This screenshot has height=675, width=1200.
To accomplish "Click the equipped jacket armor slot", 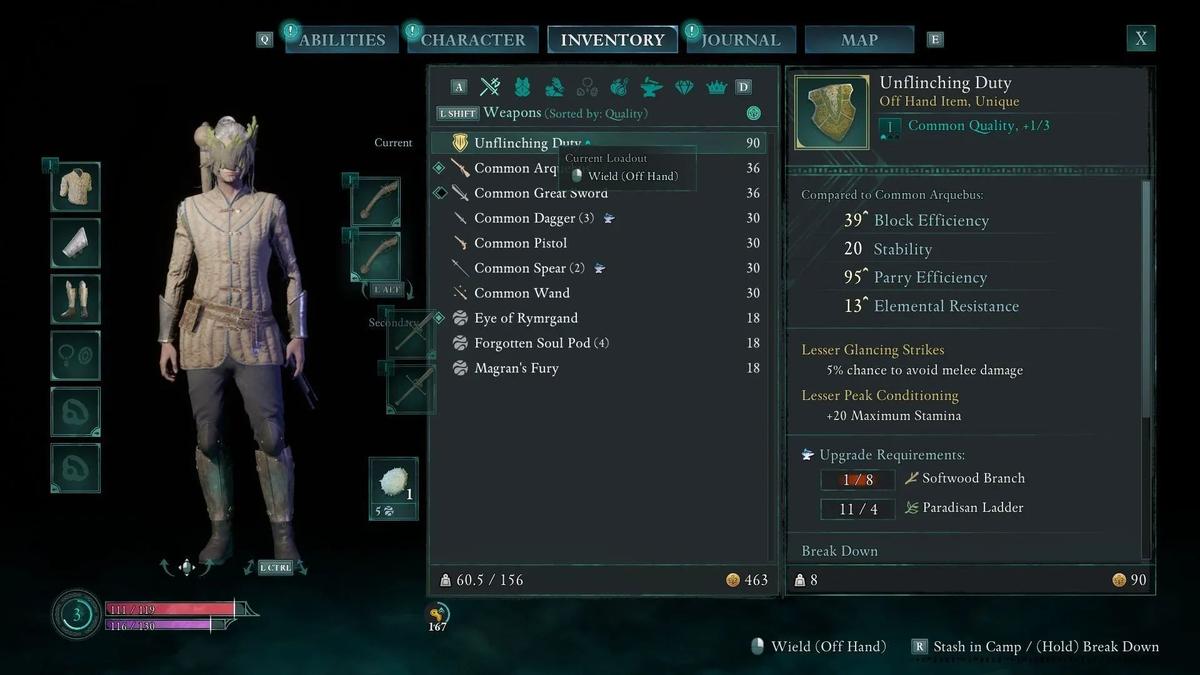I will pyautogui.click(x=76, y=187).
